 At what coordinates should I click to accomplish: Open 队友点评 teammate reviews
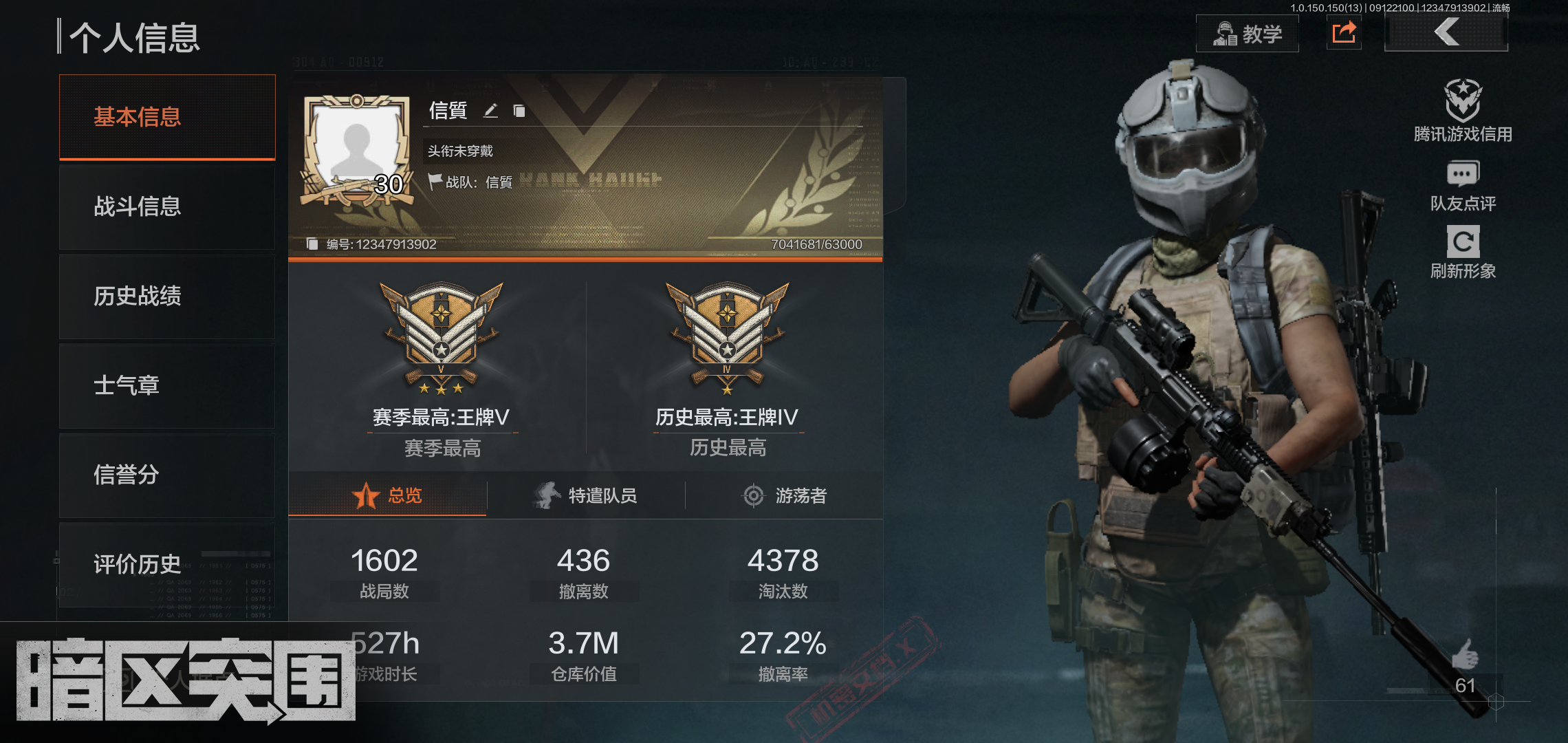[x=1463, y=186]
